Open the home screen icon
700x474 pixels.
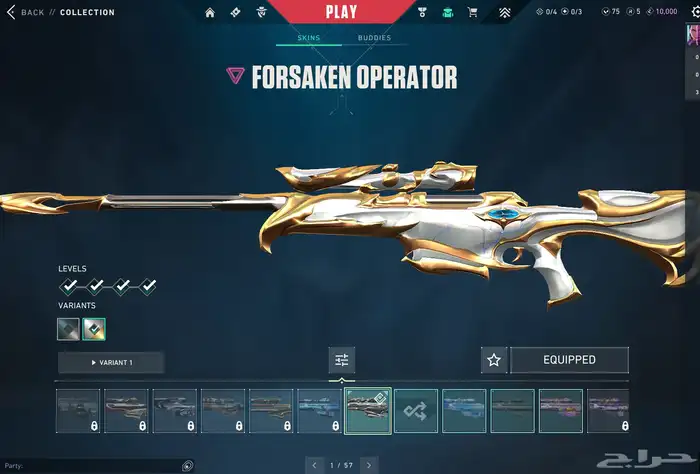pos(210,13)
